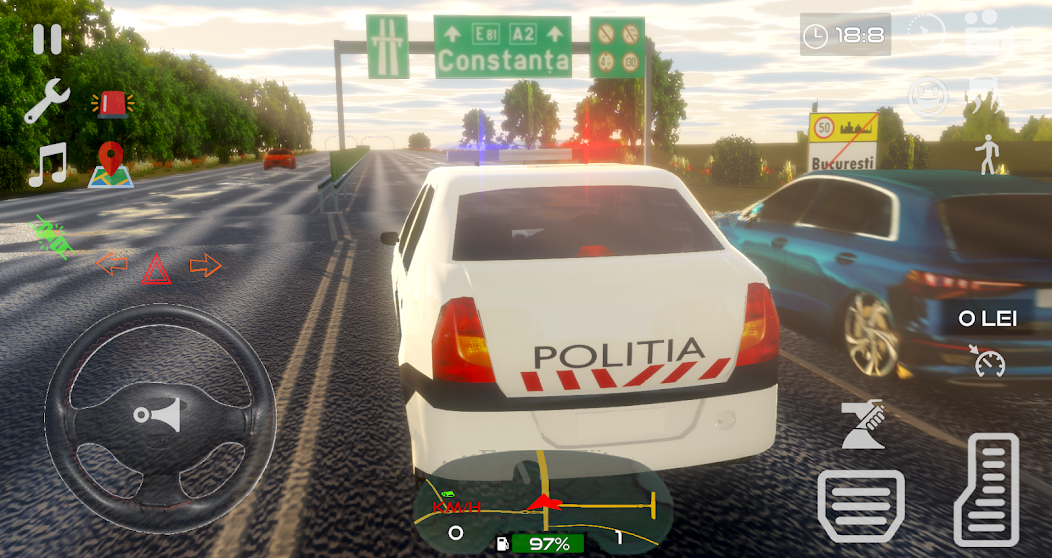
Task: Turn on the right turn signal
Action: click(x=205, y=265)
